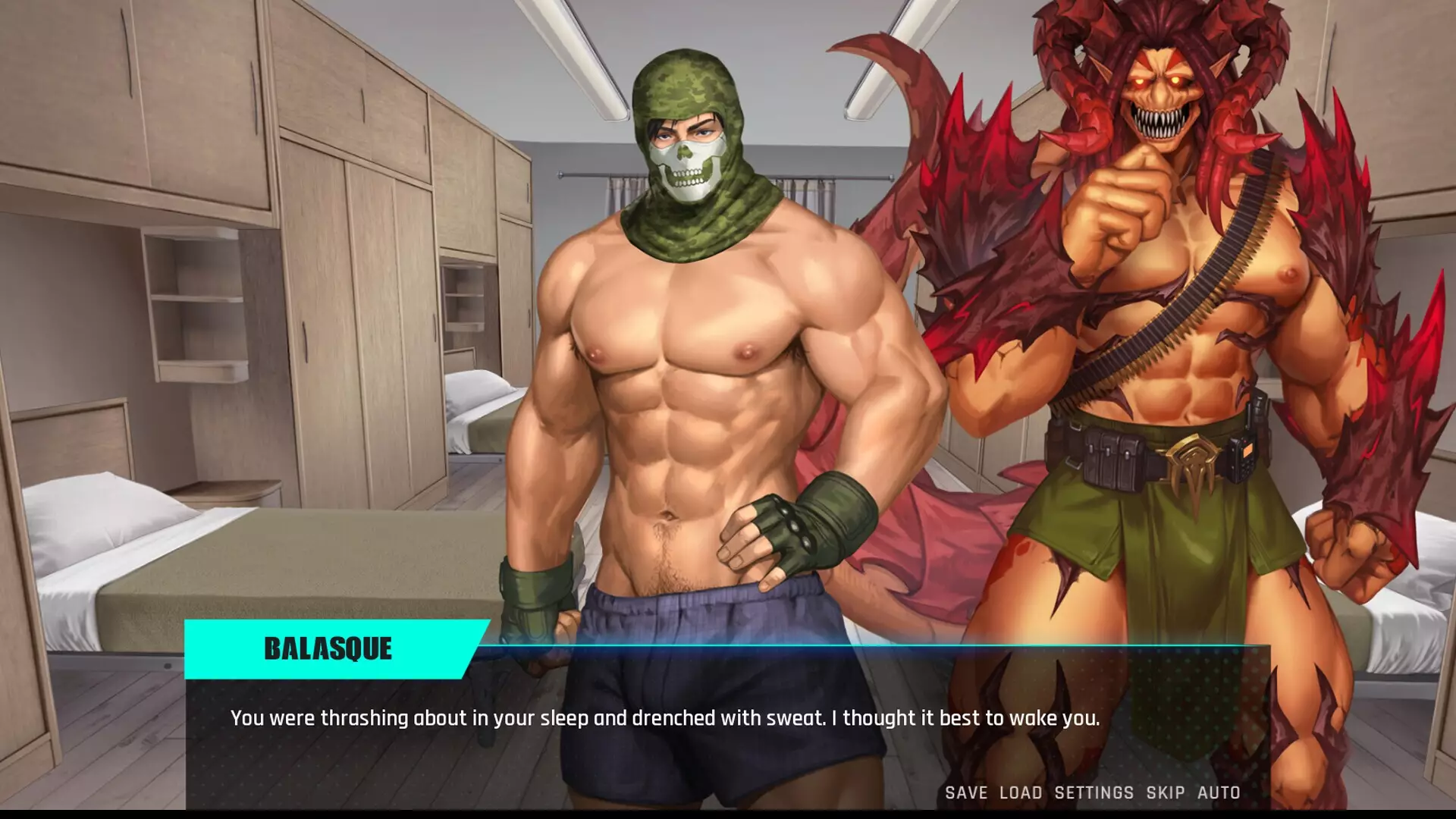The width and height of the screenshot is (1456, 819).
Task: Click the teal nameplate banner
Action: (x=328, y=650)
